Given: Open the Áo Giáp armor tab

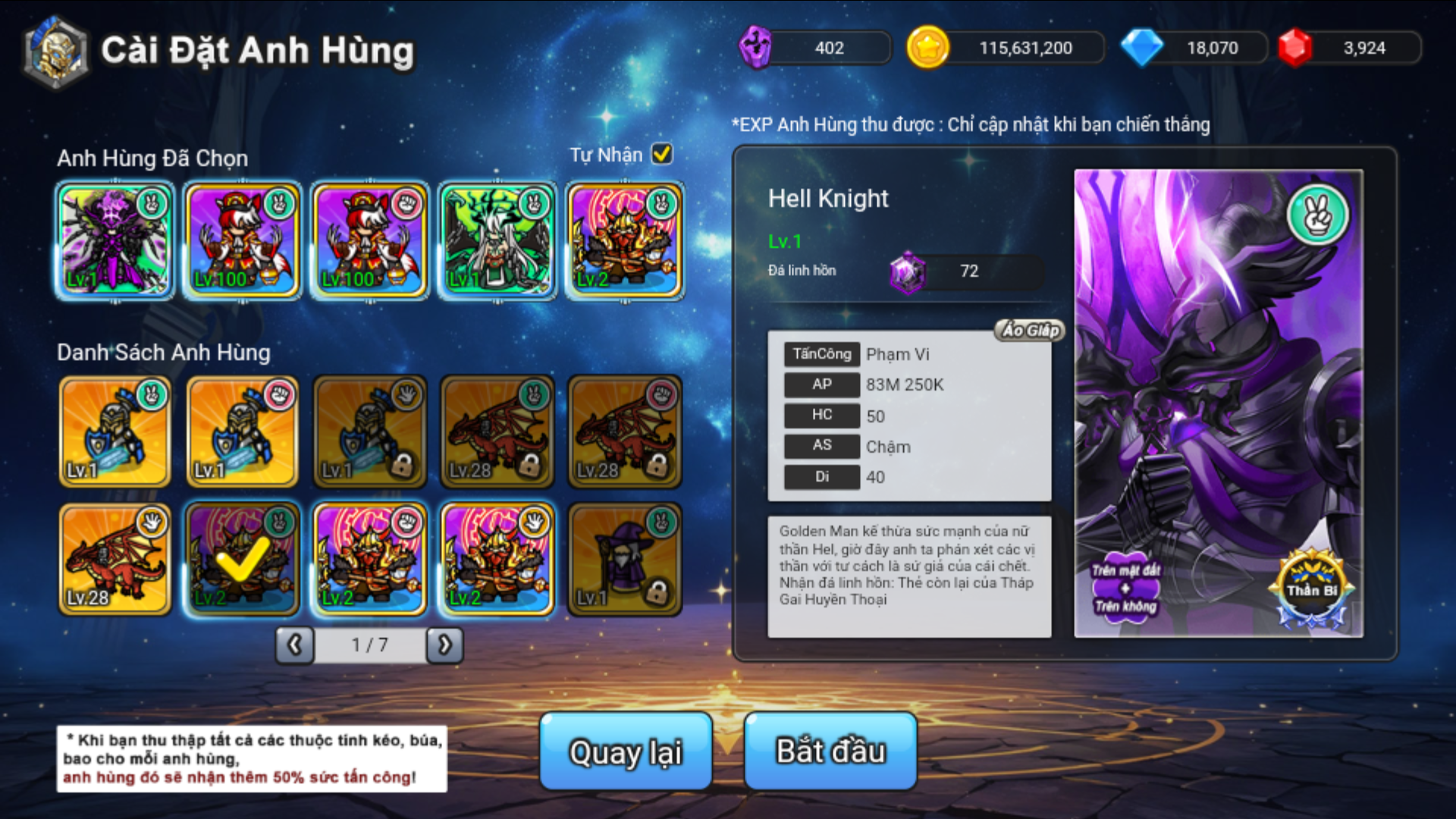Looking at the screenshot, I should click(1030, 330).
